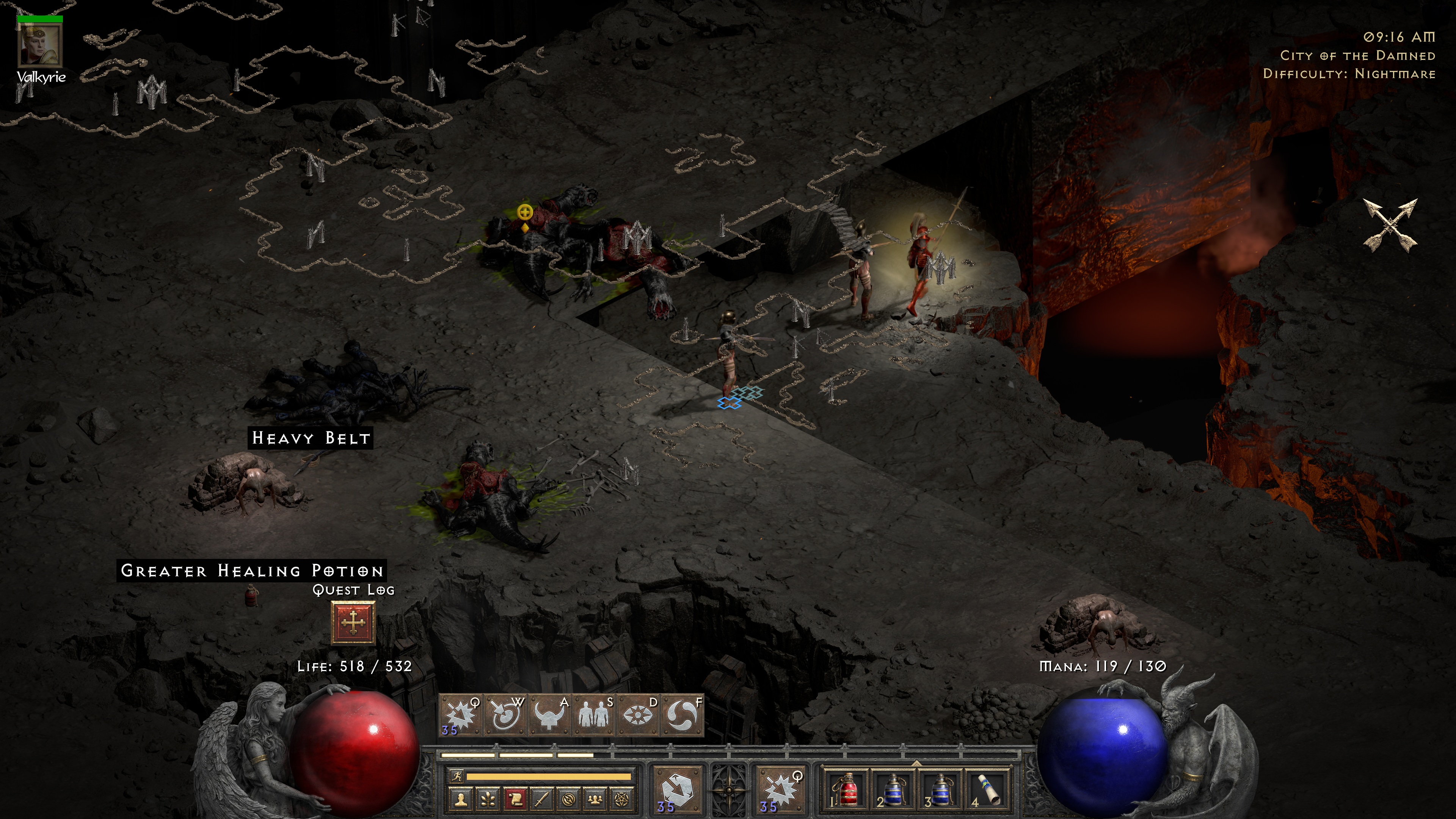Toggle the run/walk button

(456, 777)
